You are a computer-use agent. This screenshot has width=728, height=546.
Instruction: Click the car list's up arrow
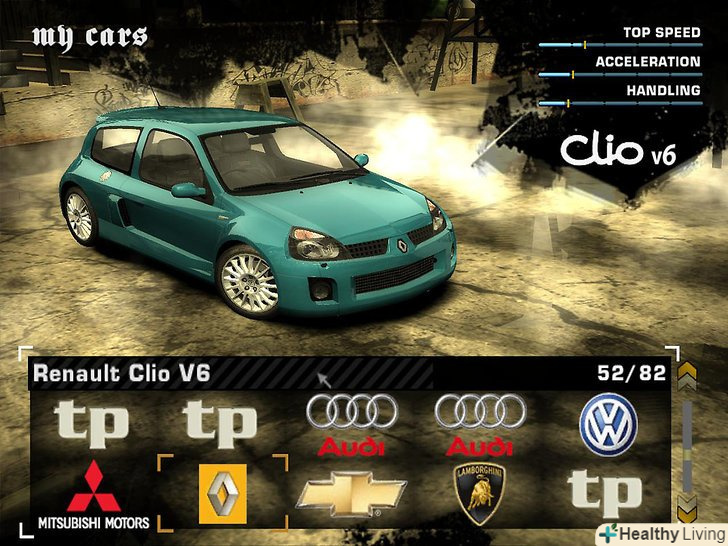click(x=686, y=376)
